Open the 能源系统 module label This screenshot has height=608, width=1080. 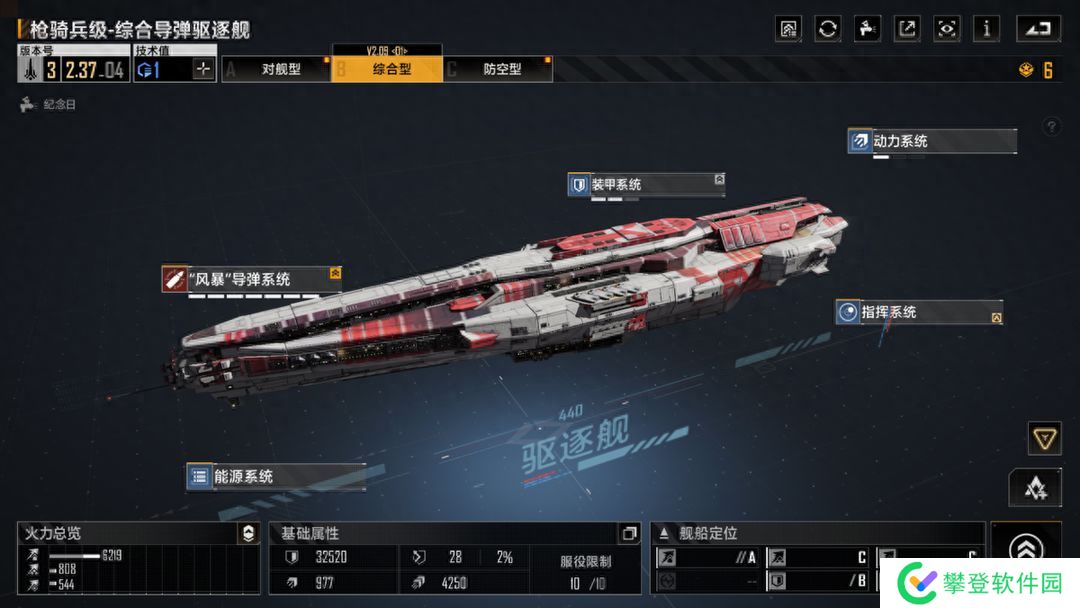[x=274, y=477]
